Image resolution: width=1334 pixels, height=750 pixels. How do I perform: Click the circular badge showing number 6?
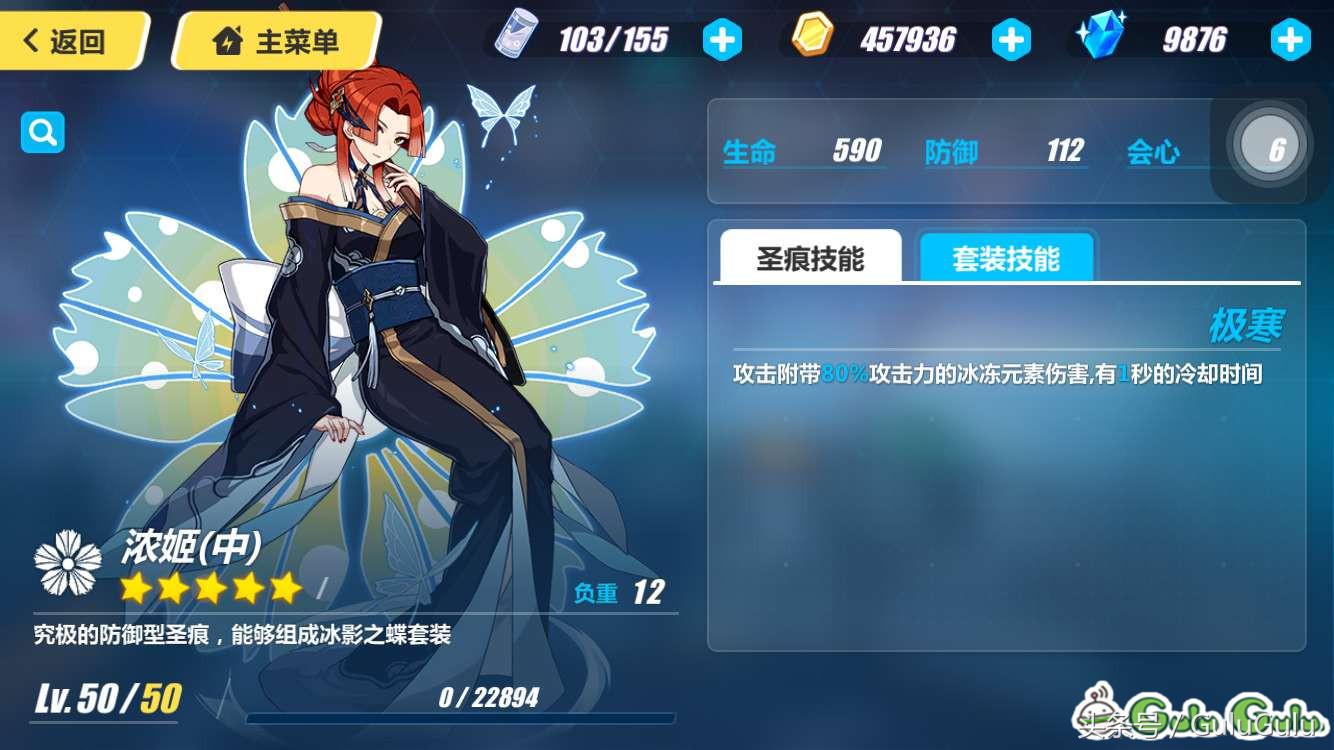[x=1268, y=145]
